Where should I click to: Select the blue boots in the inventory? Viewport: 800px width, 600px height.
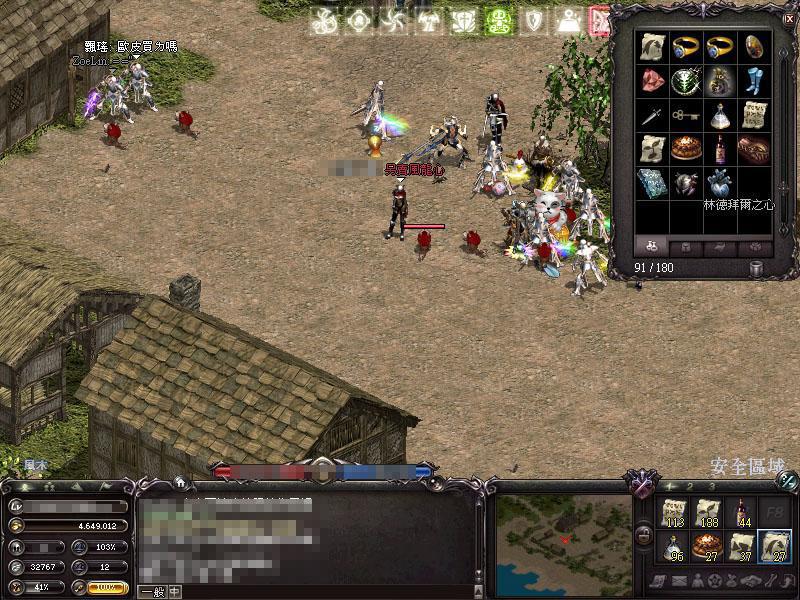[x=754, y=81]
